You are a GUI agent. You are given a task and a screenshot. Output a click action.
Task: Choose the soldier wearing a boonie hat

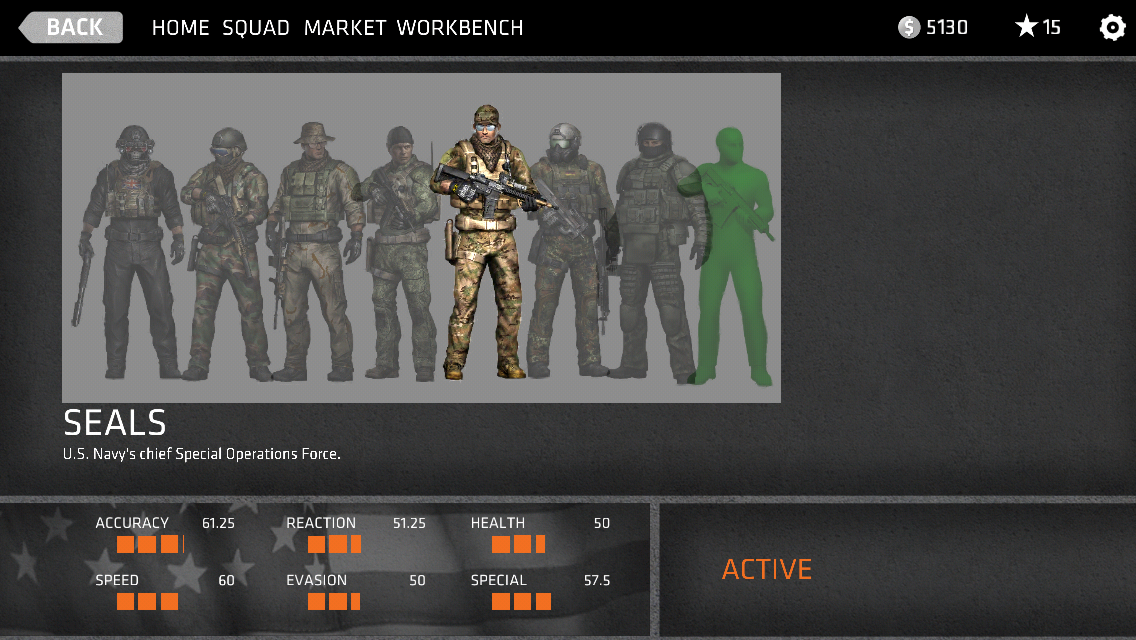pyautogui.click(x=312, y=250)
